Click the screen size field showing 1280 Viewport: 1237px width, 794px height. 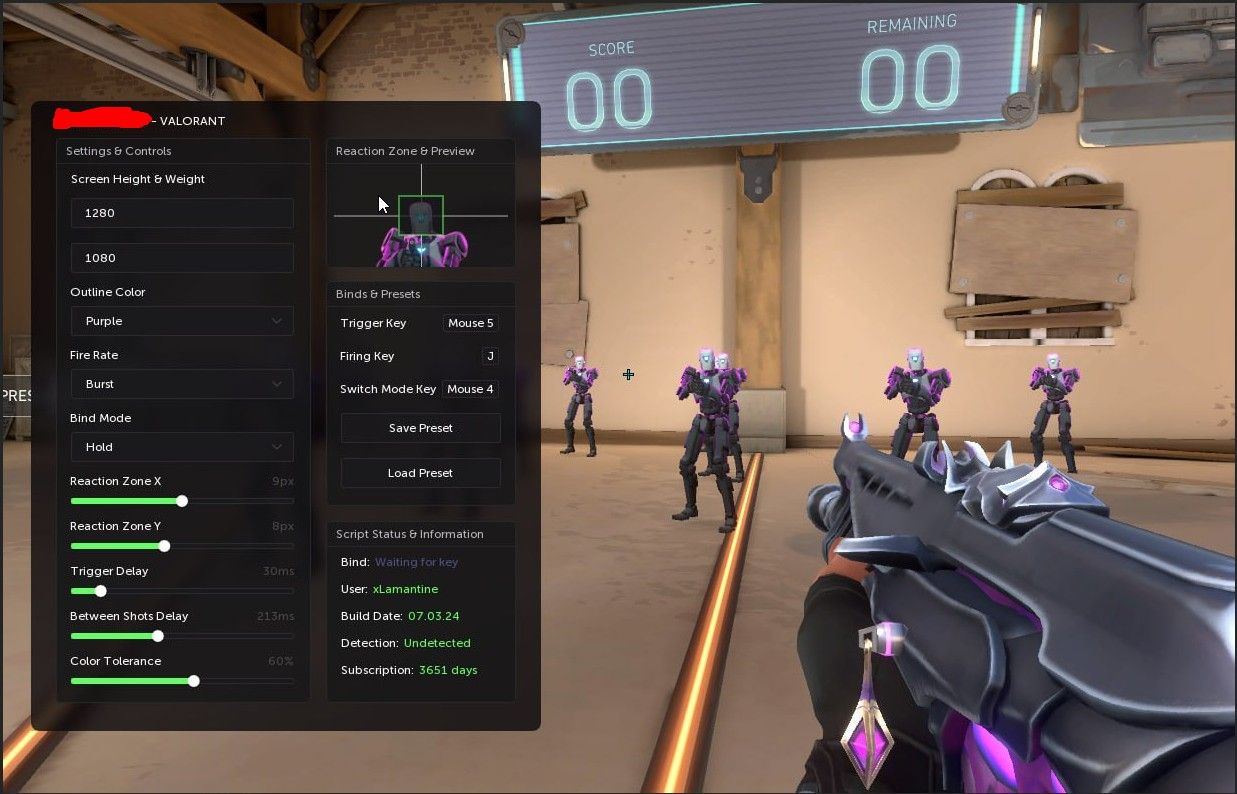[x=182, y=213]
